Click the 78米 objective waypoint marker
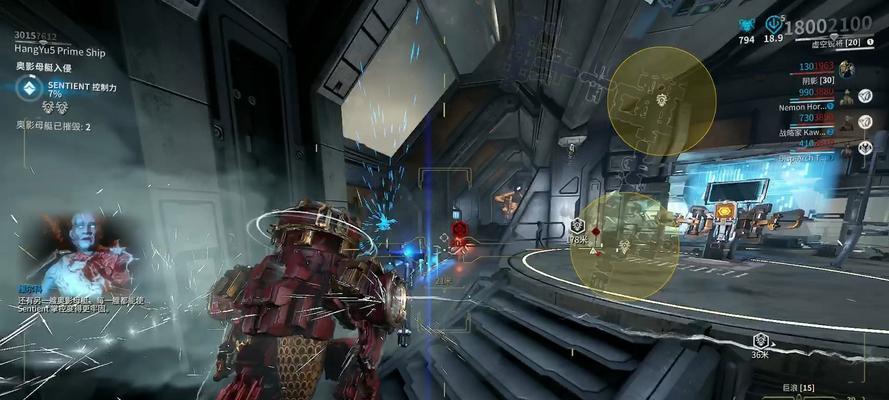Viewport: 889px width, 400px height. click(x=577, y=226)
